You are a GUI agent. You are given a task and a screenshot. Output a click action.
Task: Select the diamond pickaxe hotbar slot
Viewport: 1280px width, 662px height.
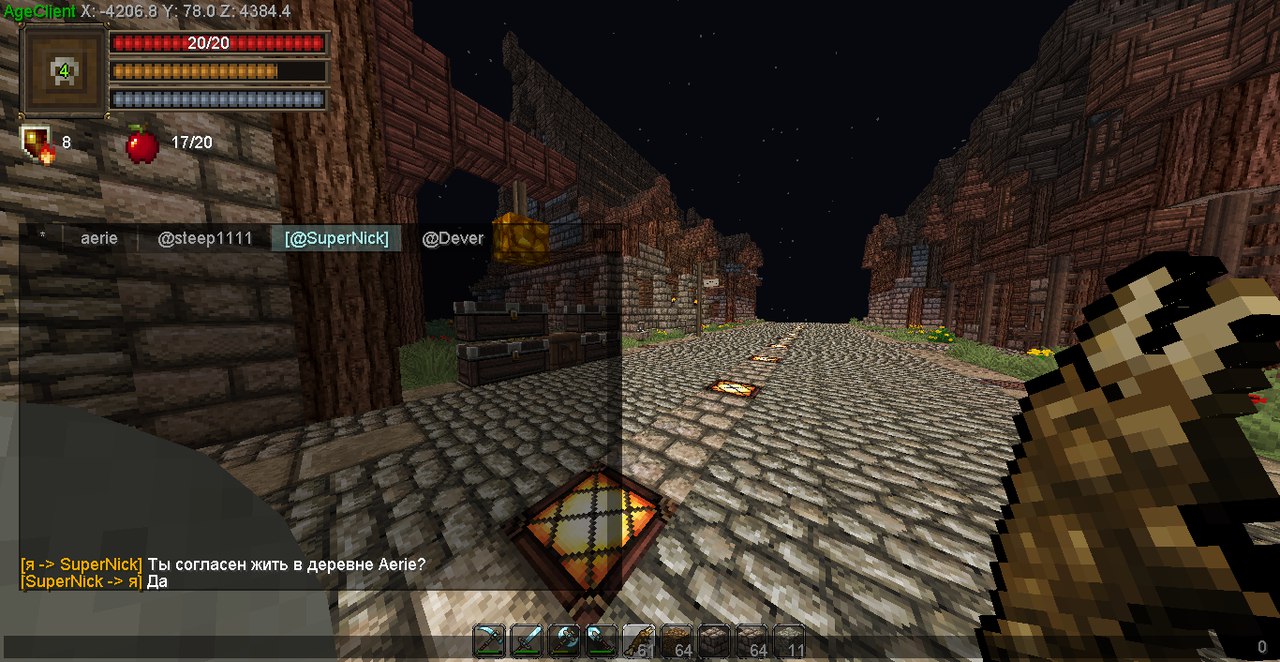(x=489, y=641)
